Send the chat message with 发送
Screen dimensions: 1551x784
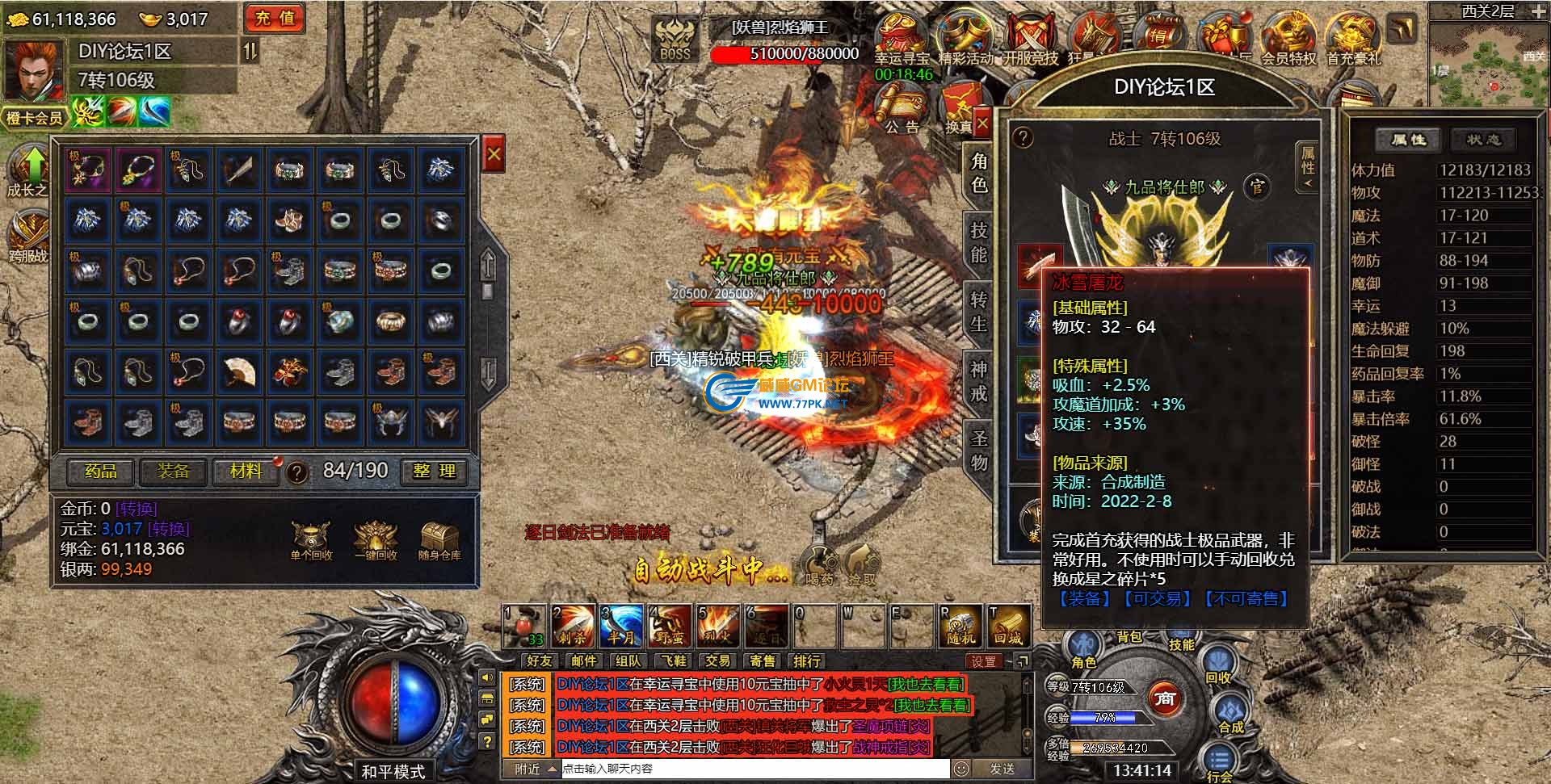coord(1002,769)
